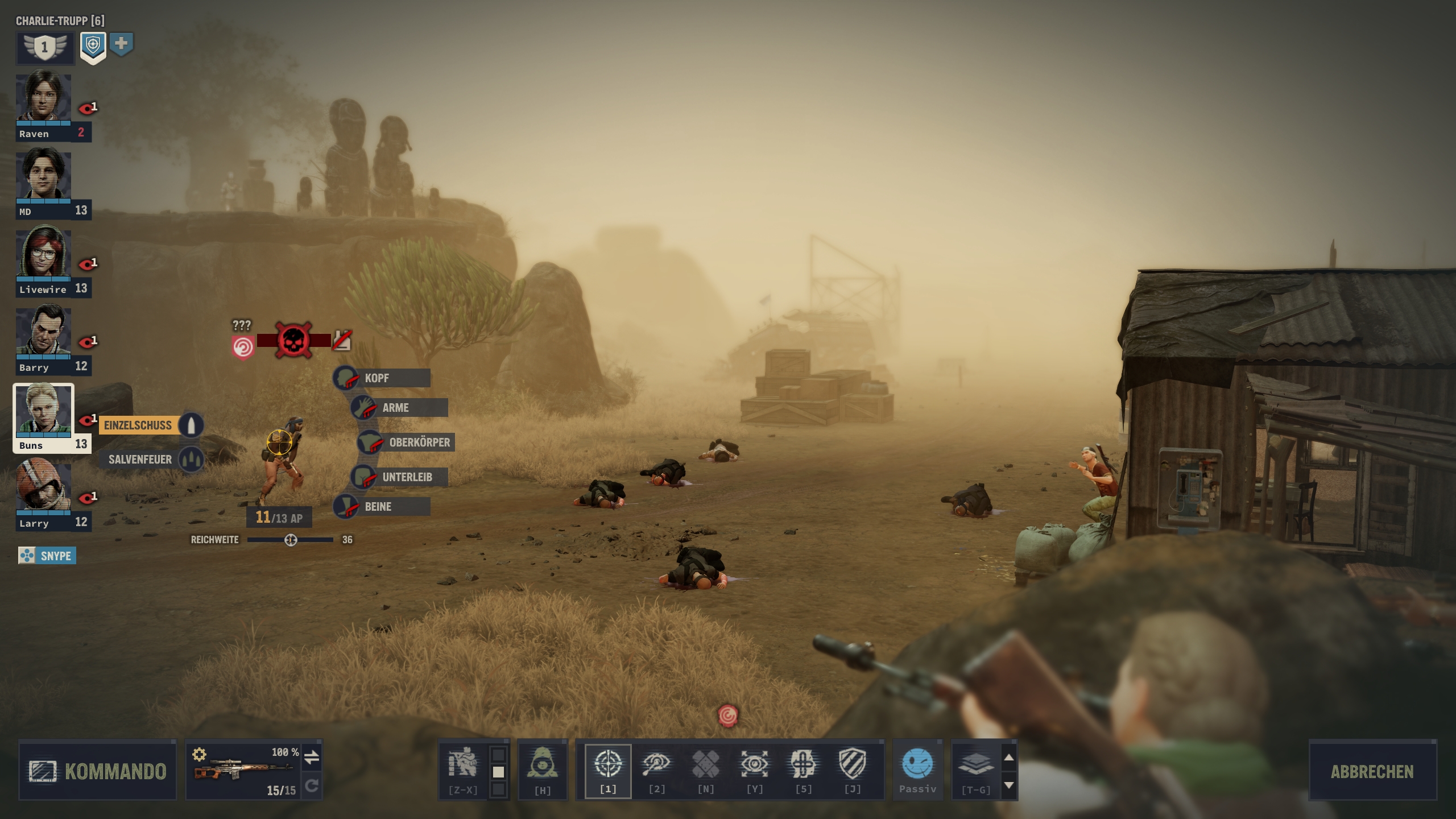Cancel the attack with Abbrechen

coord(1371,771)
